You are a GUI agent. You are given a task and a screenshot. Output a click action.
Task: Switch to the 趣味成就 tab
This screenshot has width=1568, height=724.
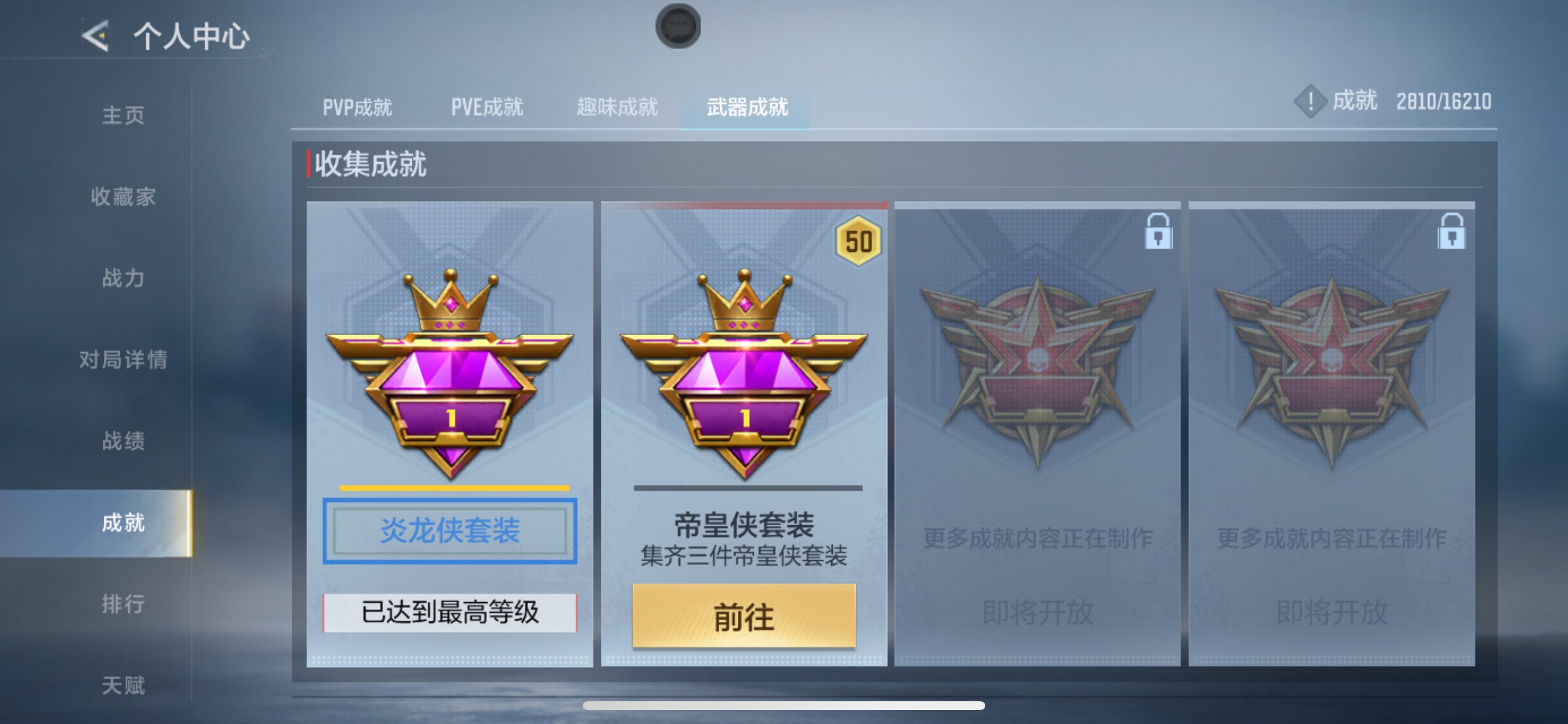coord(617,107)
